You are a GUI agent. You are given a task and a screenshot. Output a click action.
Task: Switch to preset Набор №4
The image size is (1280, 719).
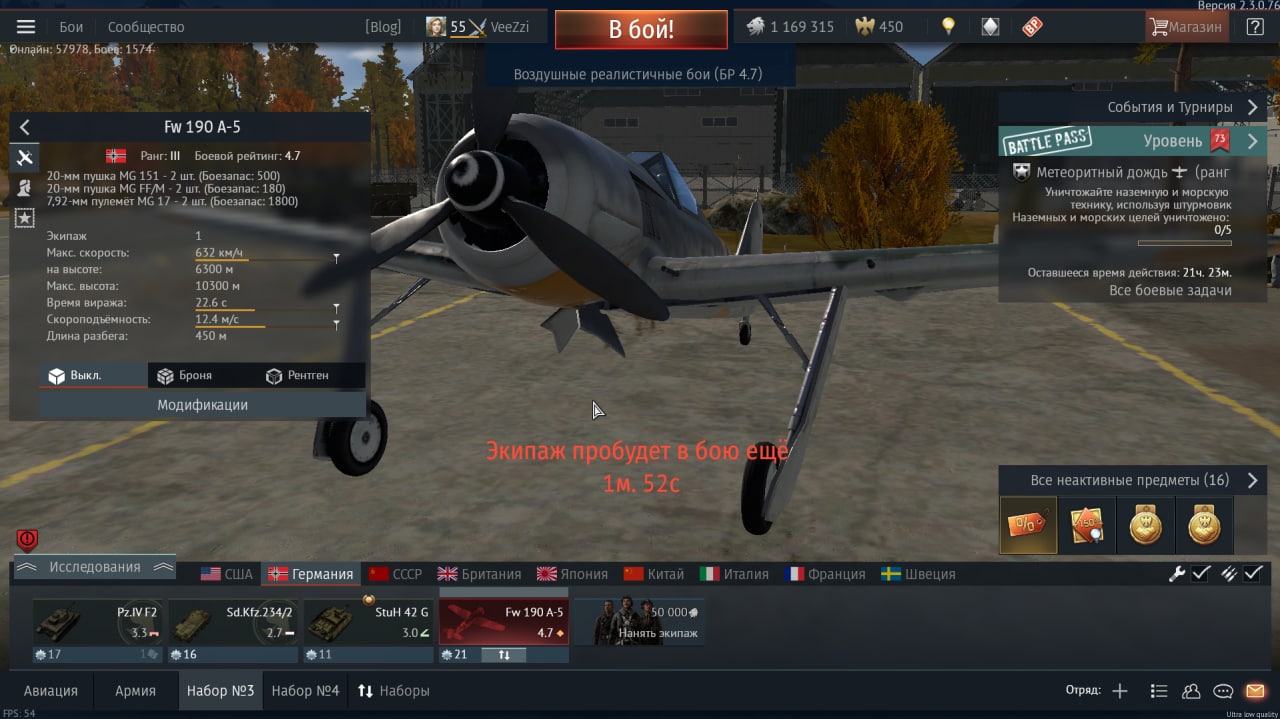(305, 691)
